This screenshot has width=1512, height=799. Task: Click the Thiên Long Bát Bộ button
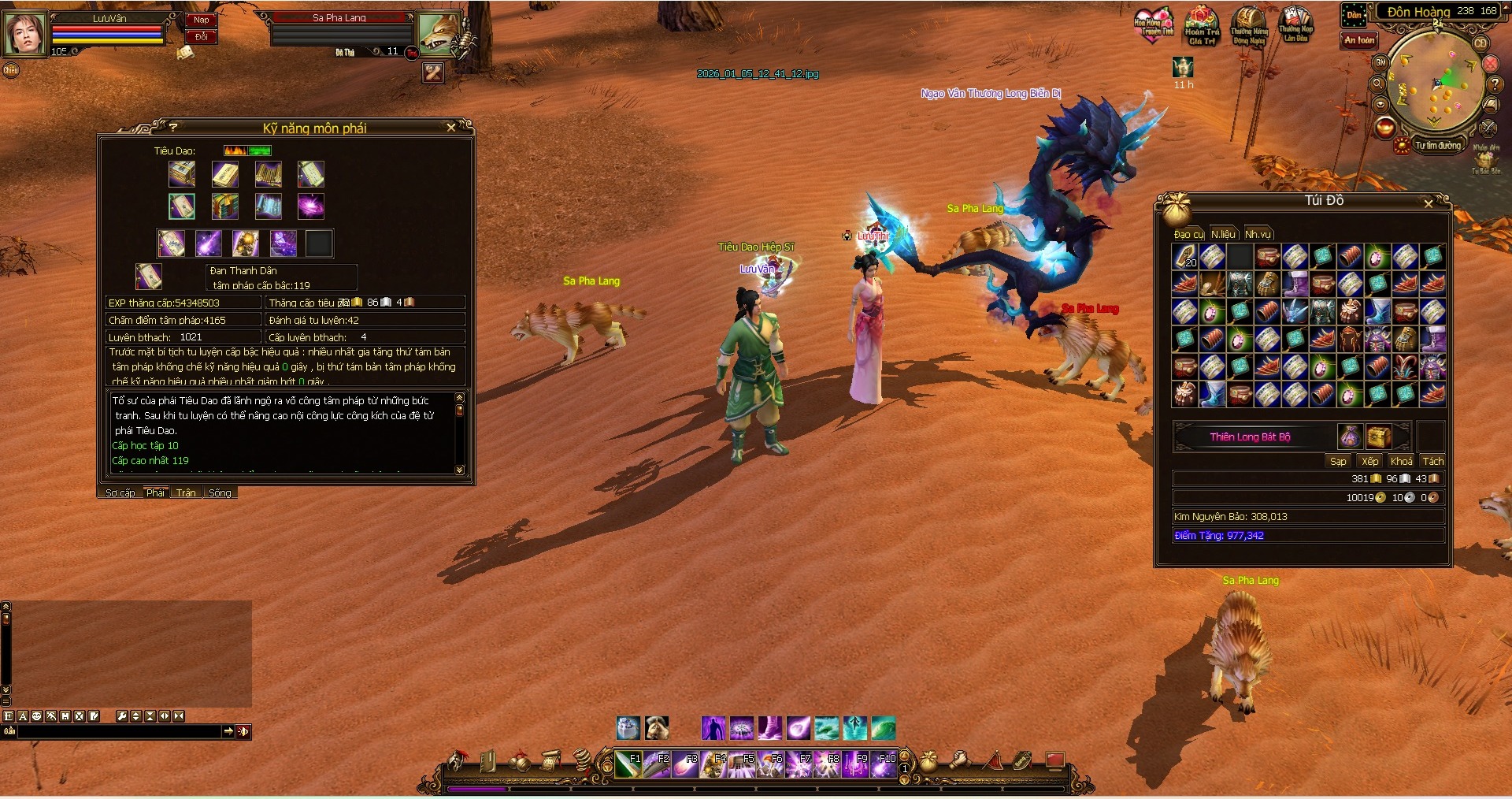1250,437
